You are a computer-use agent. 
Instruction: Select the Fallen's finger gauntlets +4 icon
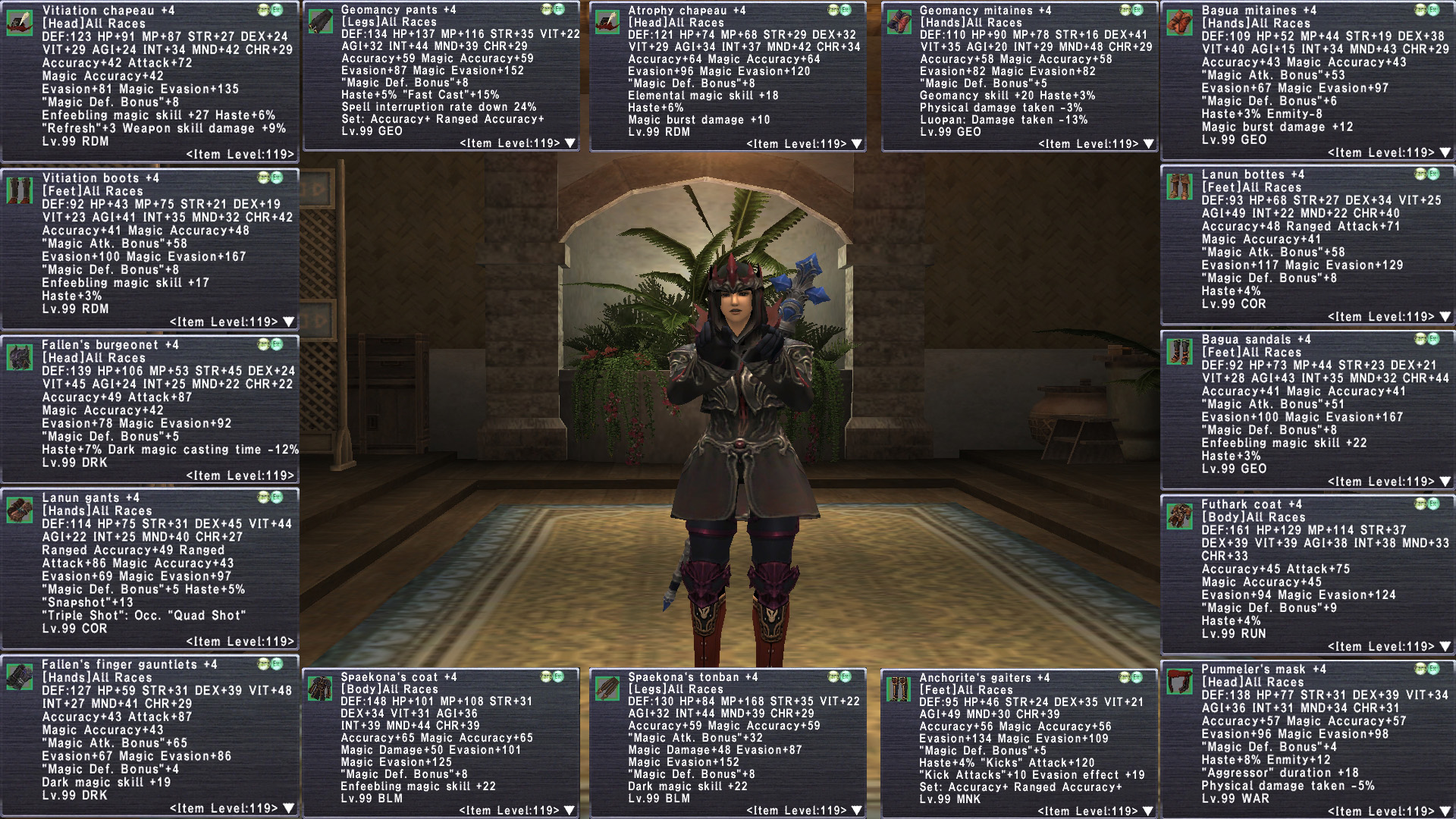click(19, 677)
